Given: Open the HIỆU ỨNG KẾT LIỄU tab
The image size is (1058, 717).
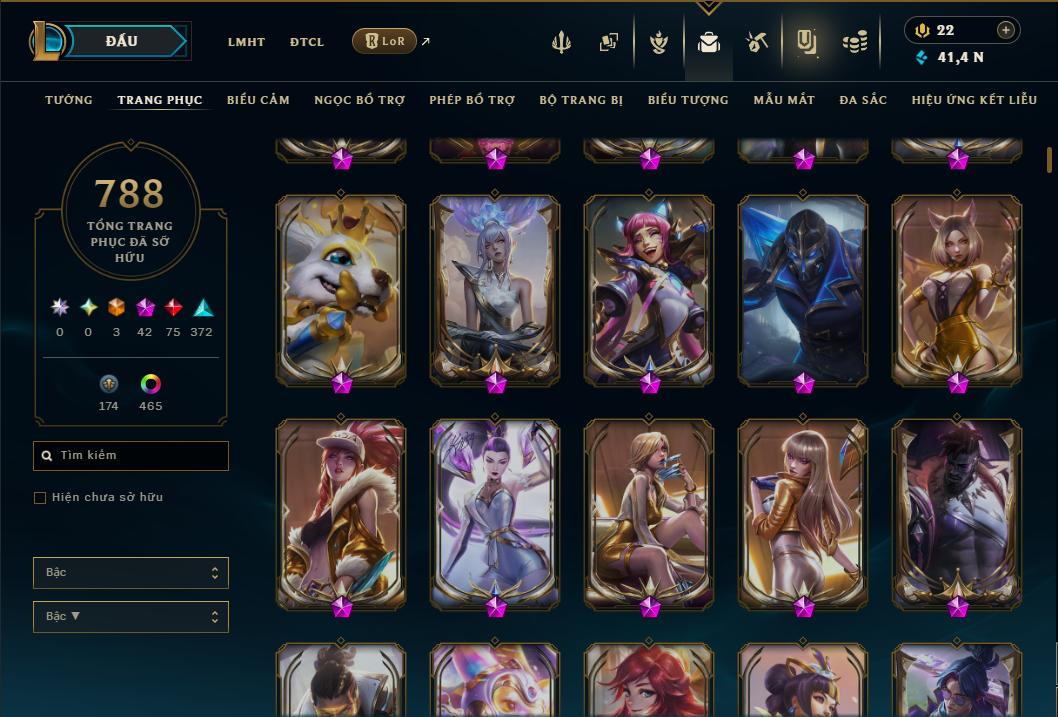Looking at the screenshot, I should click(x=976, y=100).
